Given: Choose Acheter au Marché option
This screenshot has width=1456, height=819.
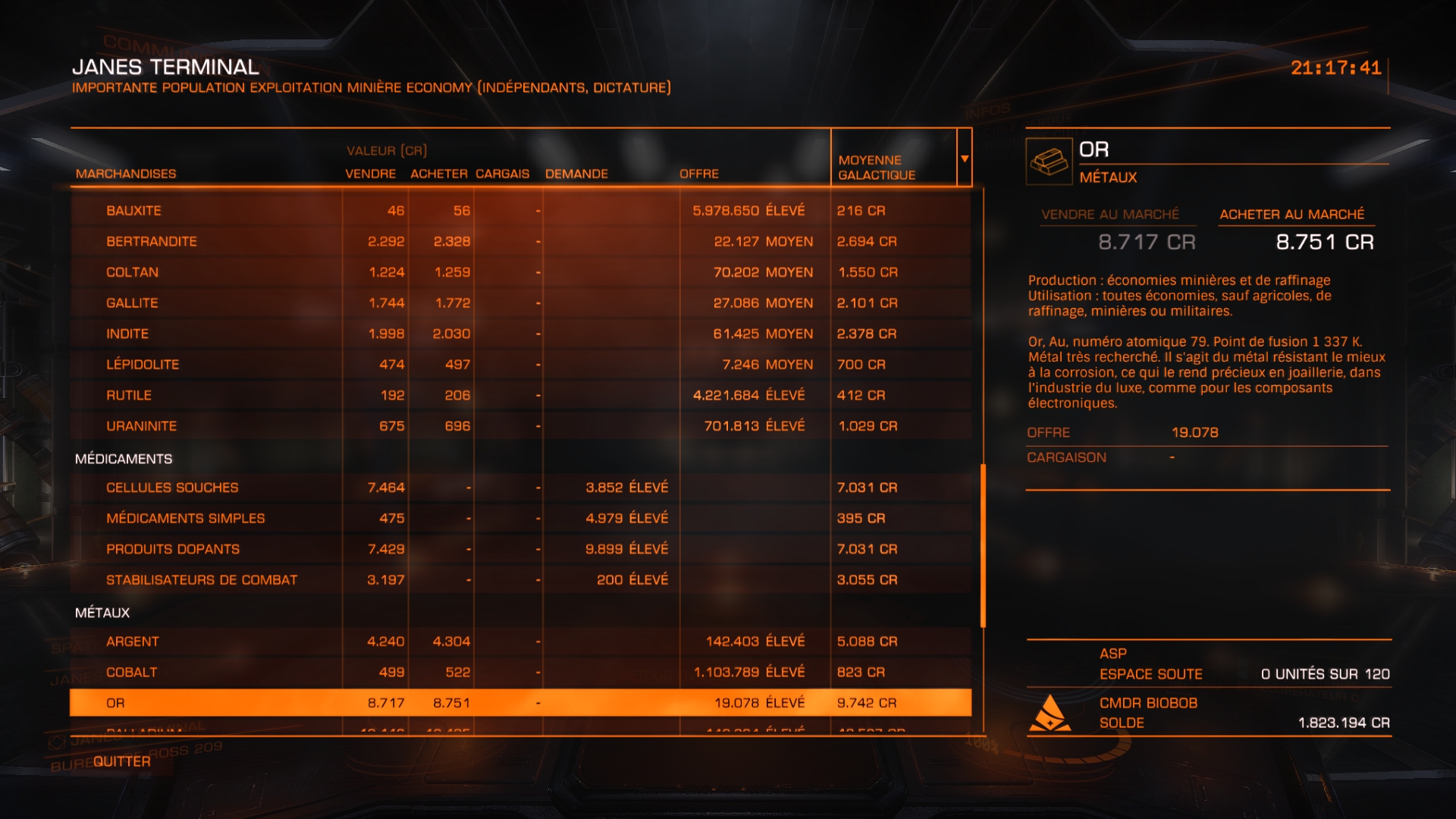Looking at the screenshot, I should point(1291,215).
